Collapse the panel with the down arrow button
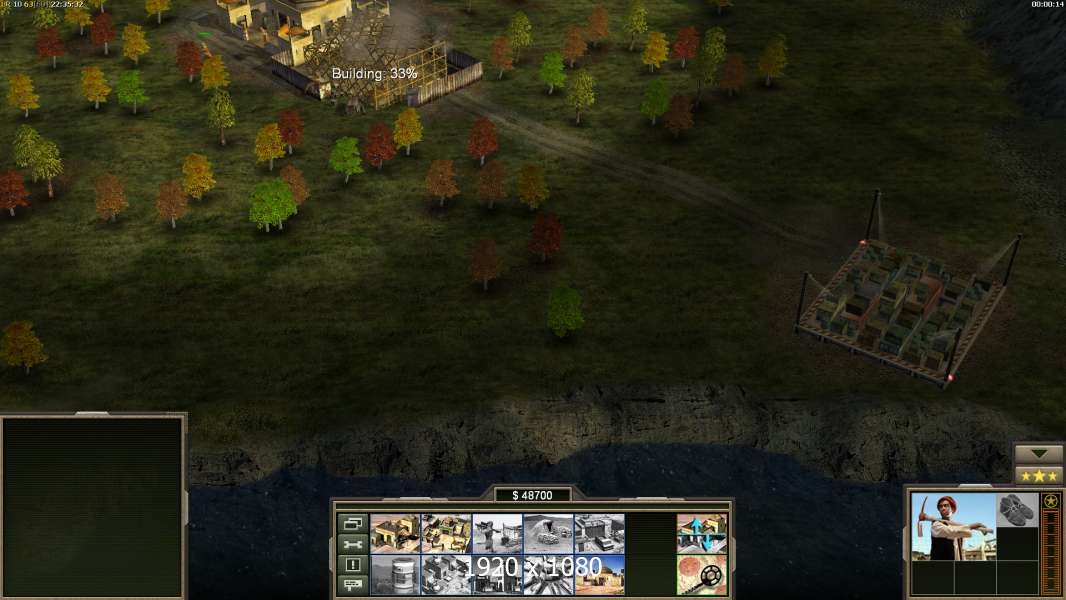 point(1039,454)
